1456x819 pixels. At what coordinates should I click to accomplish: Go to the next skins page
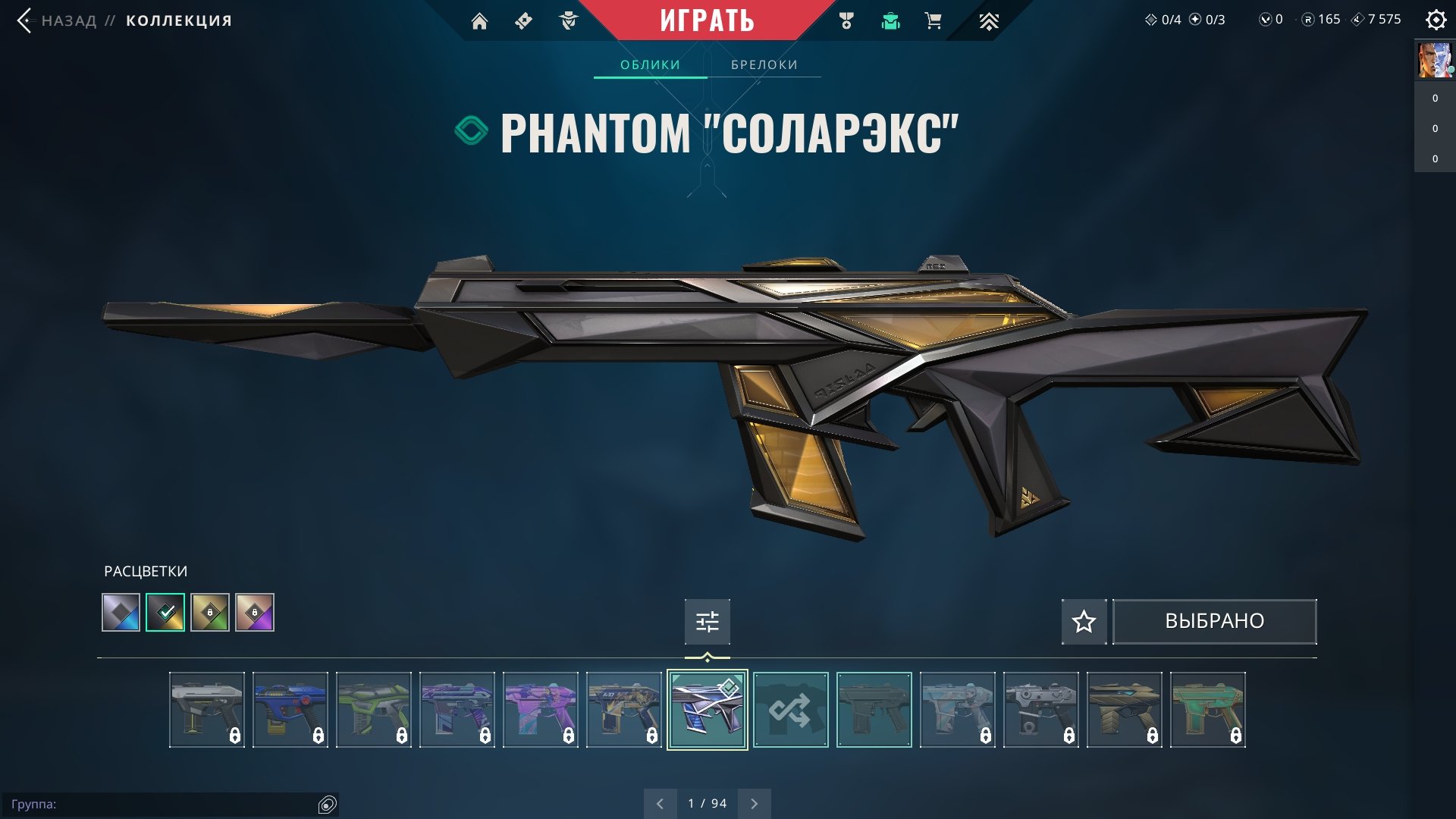coord(754,804)
